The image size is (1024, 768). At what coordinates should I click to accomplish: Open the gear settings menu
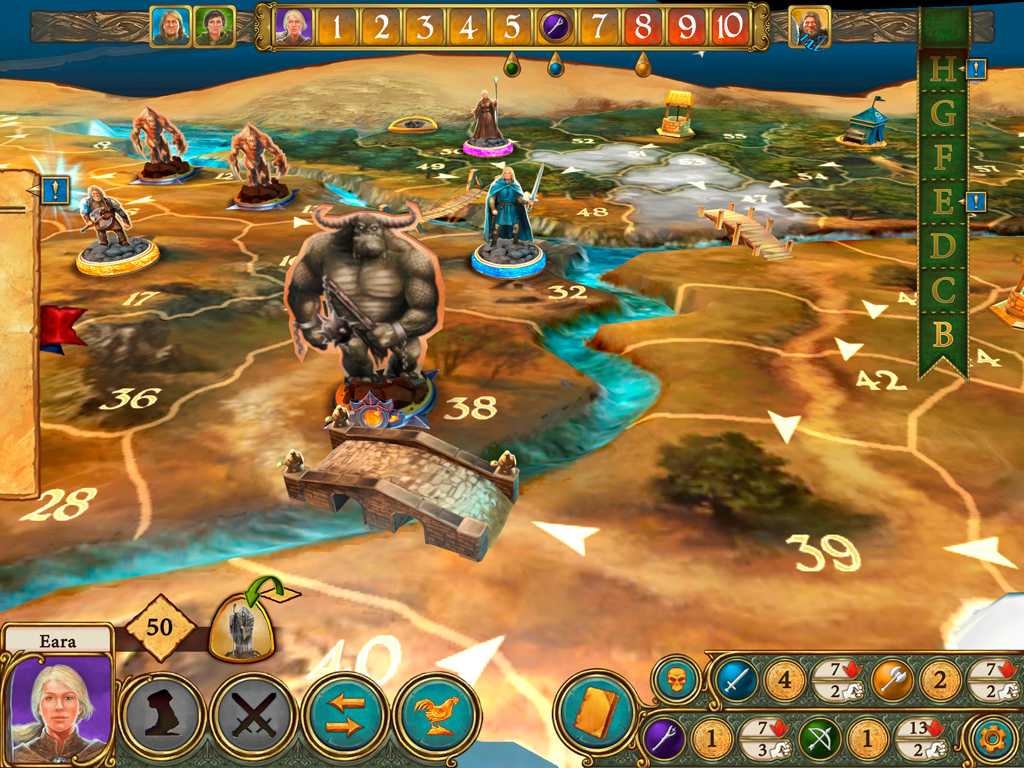(993, 740)
